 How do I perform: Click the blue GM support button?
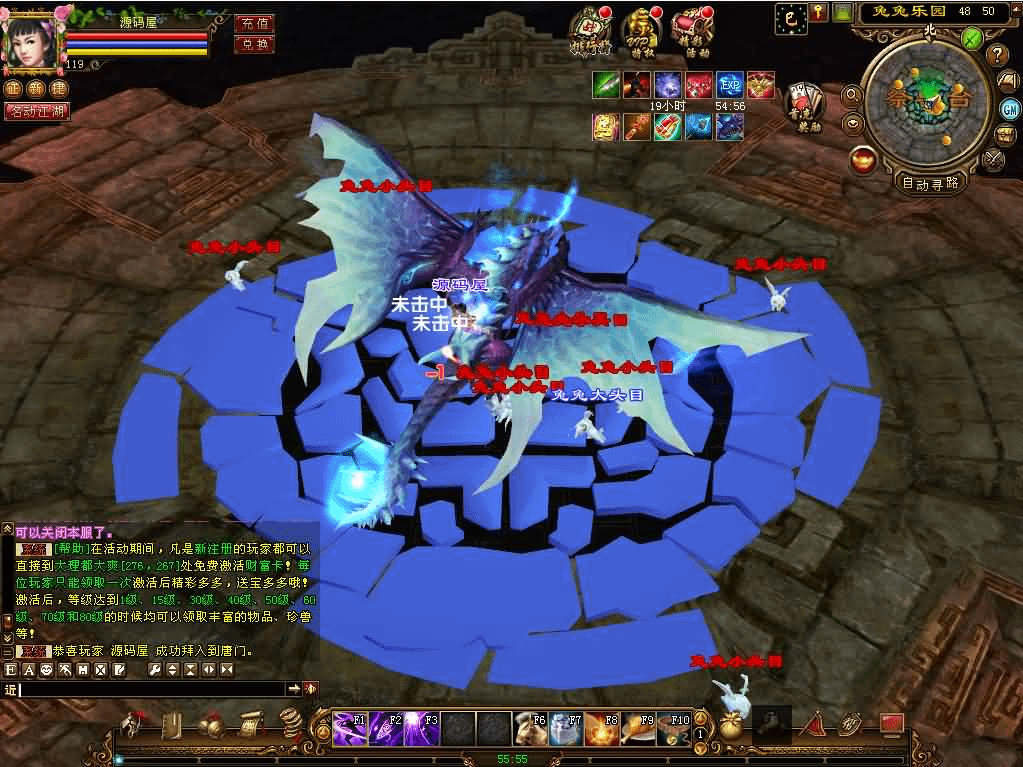[1010, 108]
